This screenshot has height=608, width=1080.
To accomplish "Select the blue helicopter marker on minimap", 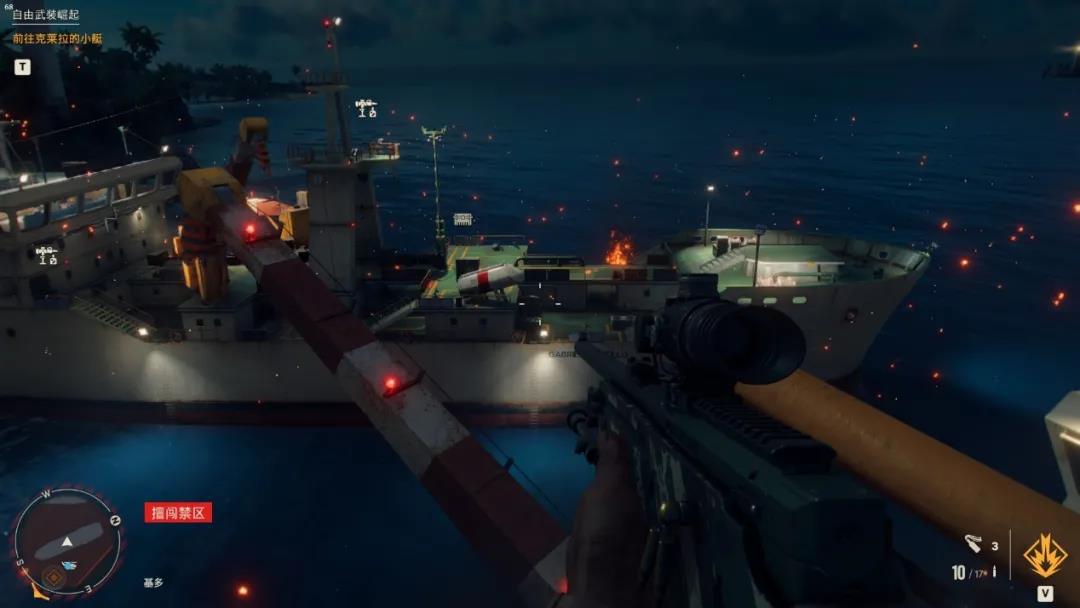I will (x=70, y=565).
